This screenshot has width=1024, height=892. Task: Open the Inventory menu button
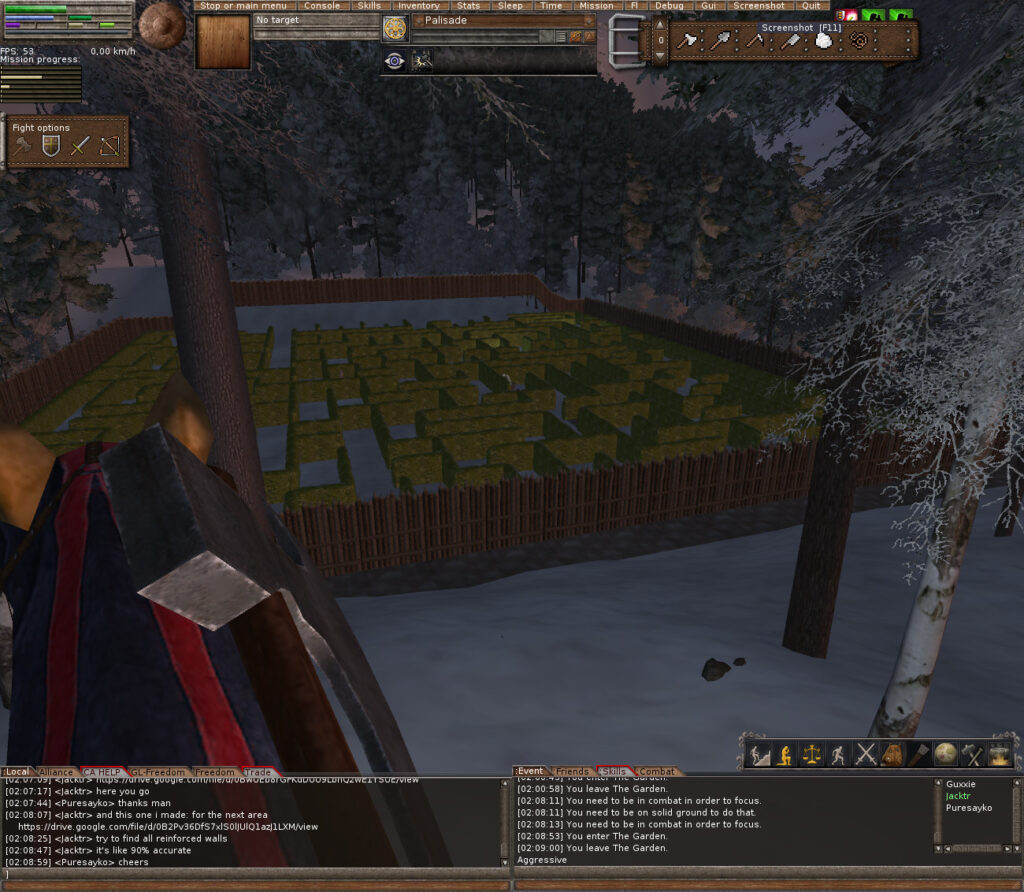point(418,6)
